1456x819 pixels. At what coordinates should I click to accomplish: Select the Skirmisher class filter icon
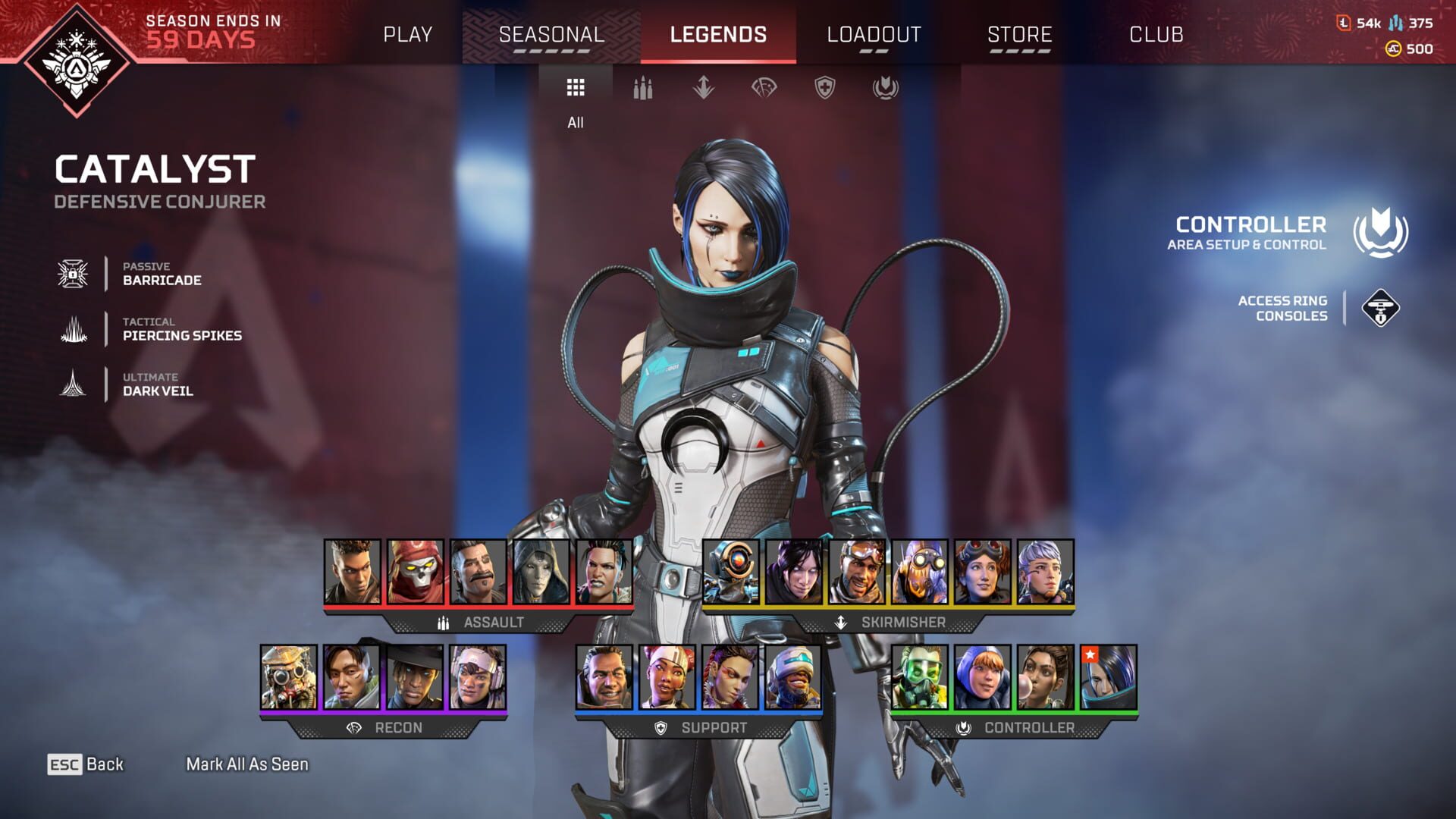(705, 89)
